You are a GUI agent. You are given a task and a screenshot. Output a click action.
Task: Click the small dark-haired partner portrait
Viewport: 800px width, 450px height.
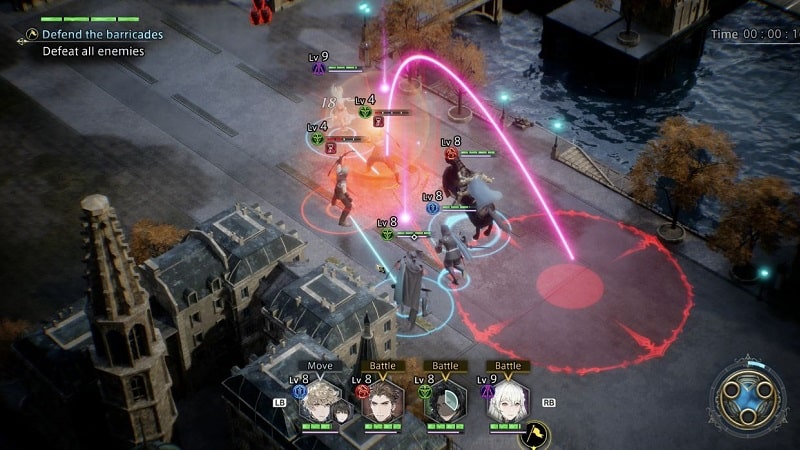[343, 409]
